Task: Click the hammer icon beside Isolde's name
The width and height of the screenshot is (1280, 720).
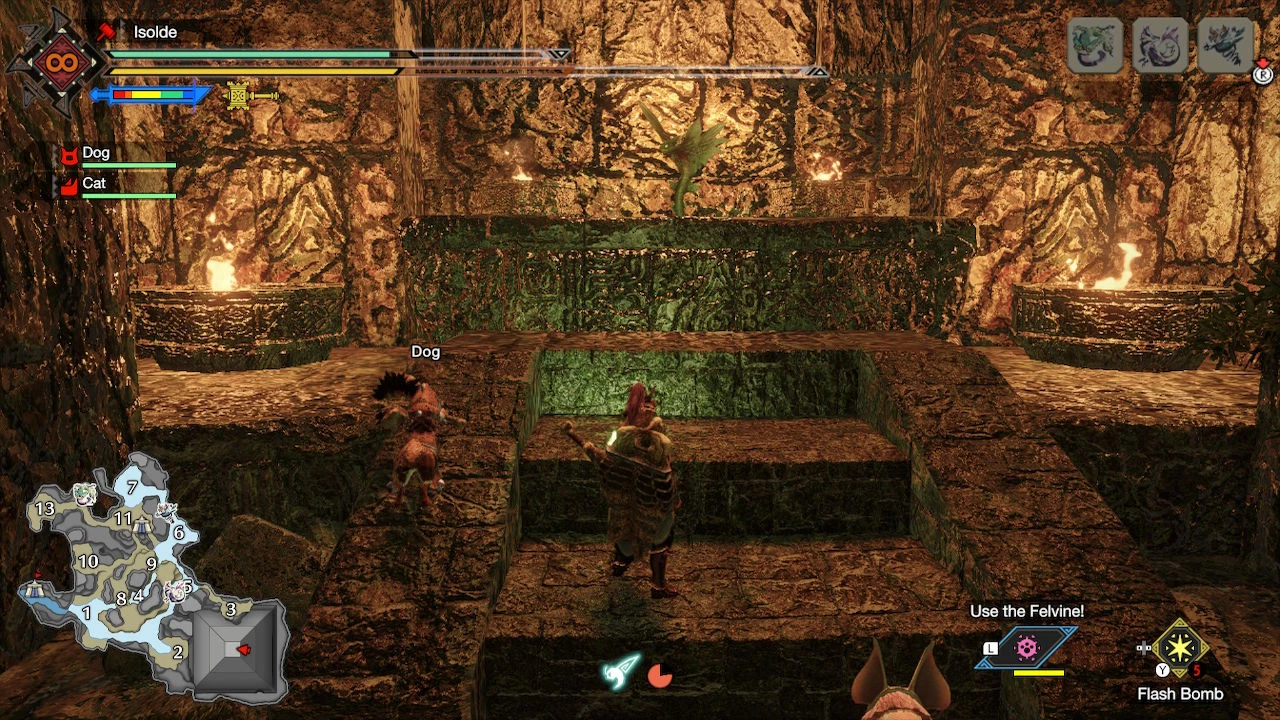Action: click(107, 33)
